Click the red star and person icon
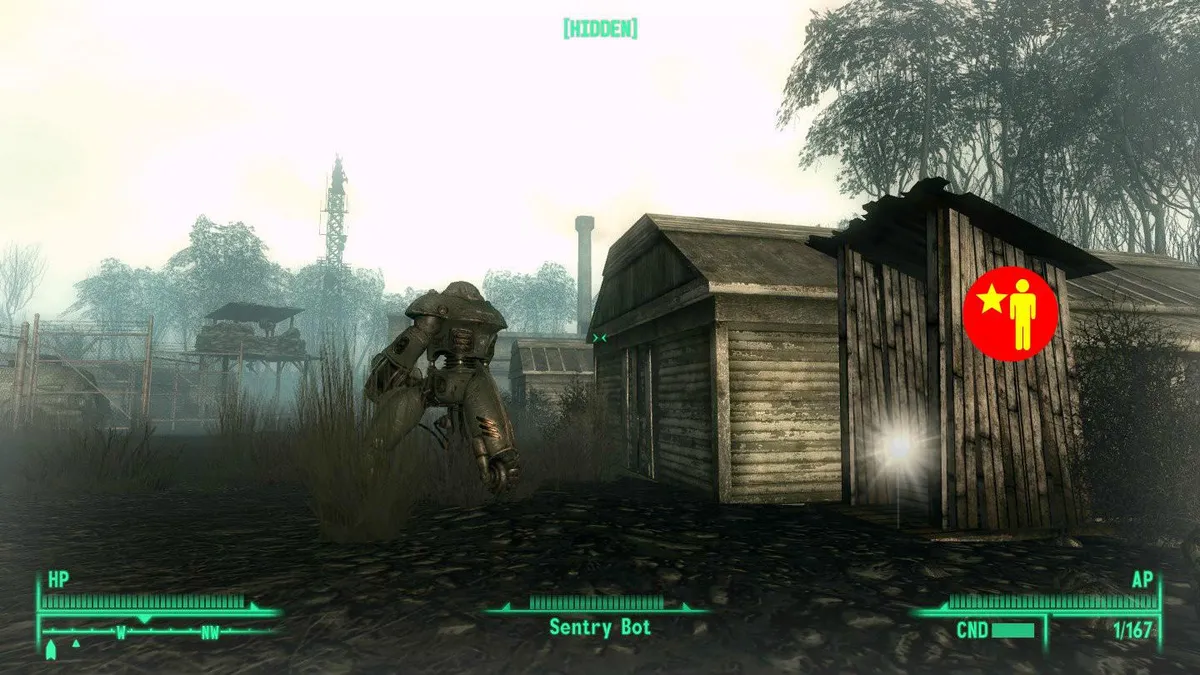The height and width of the screenshot is (675, 1200). pyautogui.click(x=1010, y=313)
